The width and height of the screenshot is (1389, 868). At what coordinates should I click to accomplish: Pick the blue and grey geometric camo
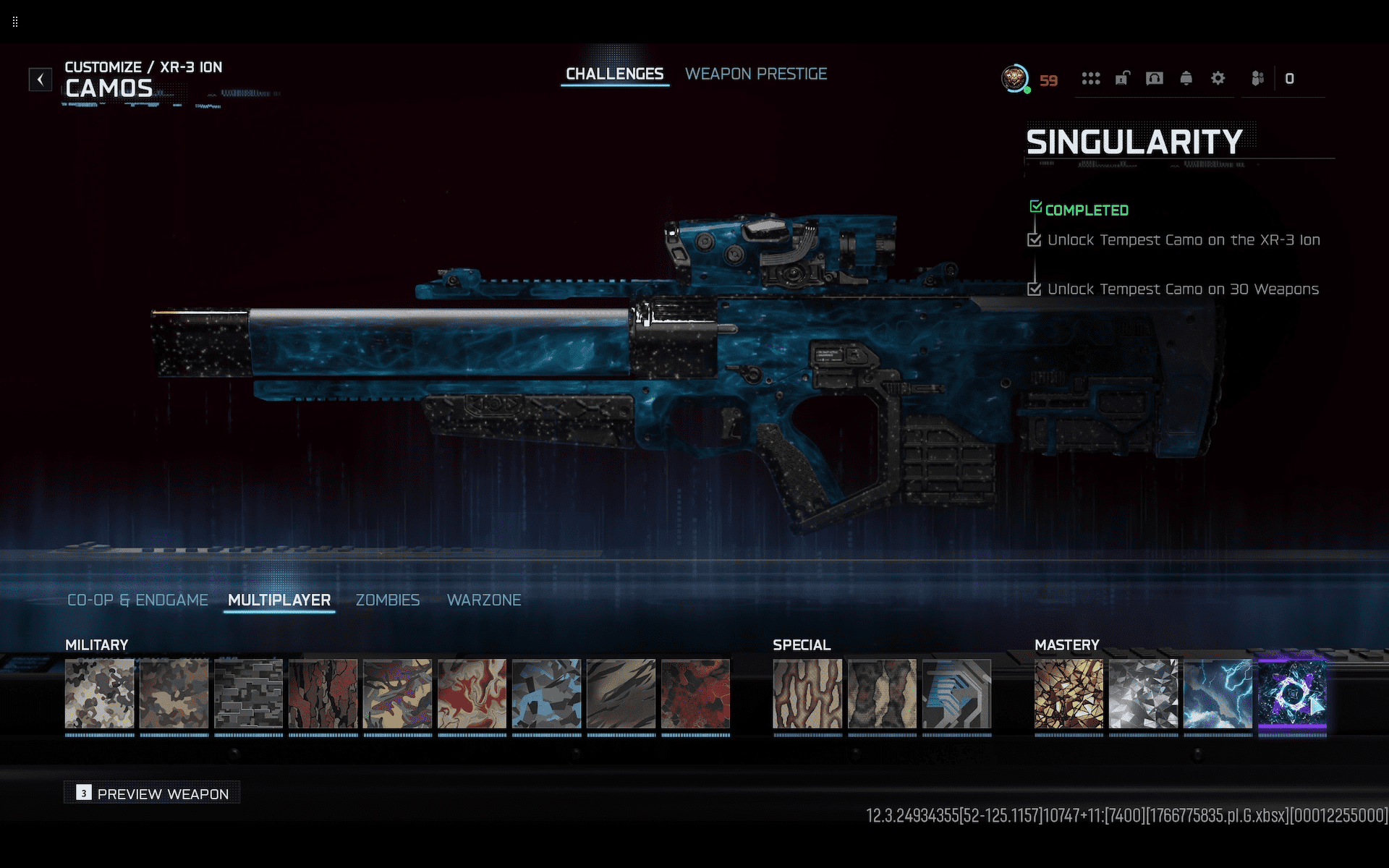pos(546,694)
